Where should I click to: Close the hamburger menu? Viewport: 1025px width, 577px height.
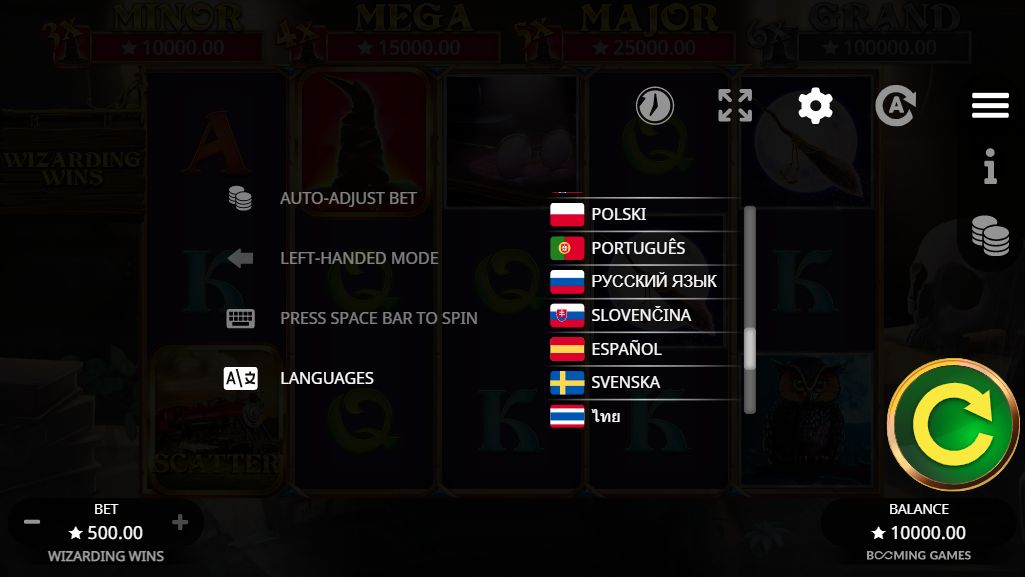pyautogui.click(x=990, y=105)
